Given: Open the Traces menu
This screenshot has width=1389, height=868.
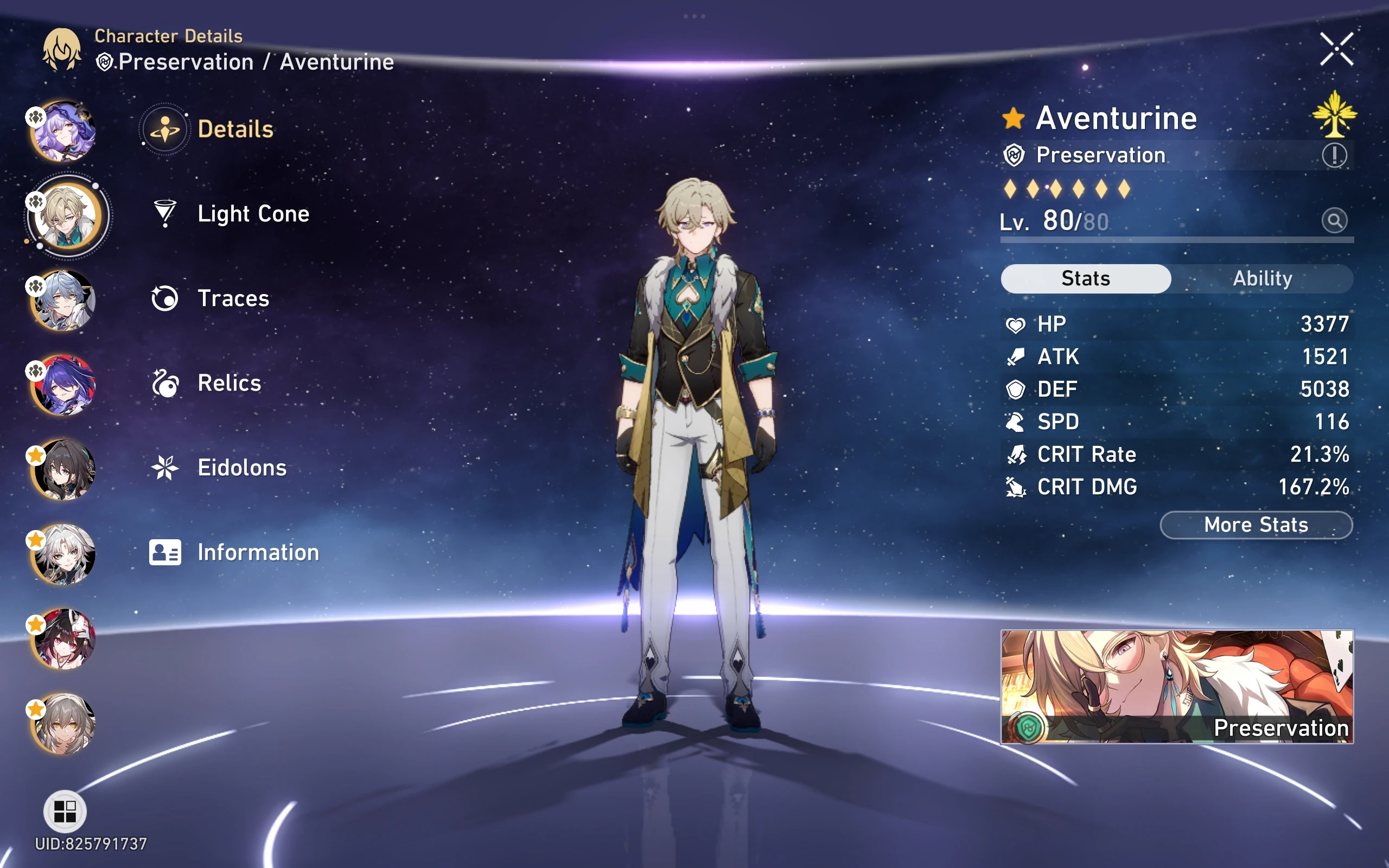Looking at the screenshot, I should click(x=233, y=298).
